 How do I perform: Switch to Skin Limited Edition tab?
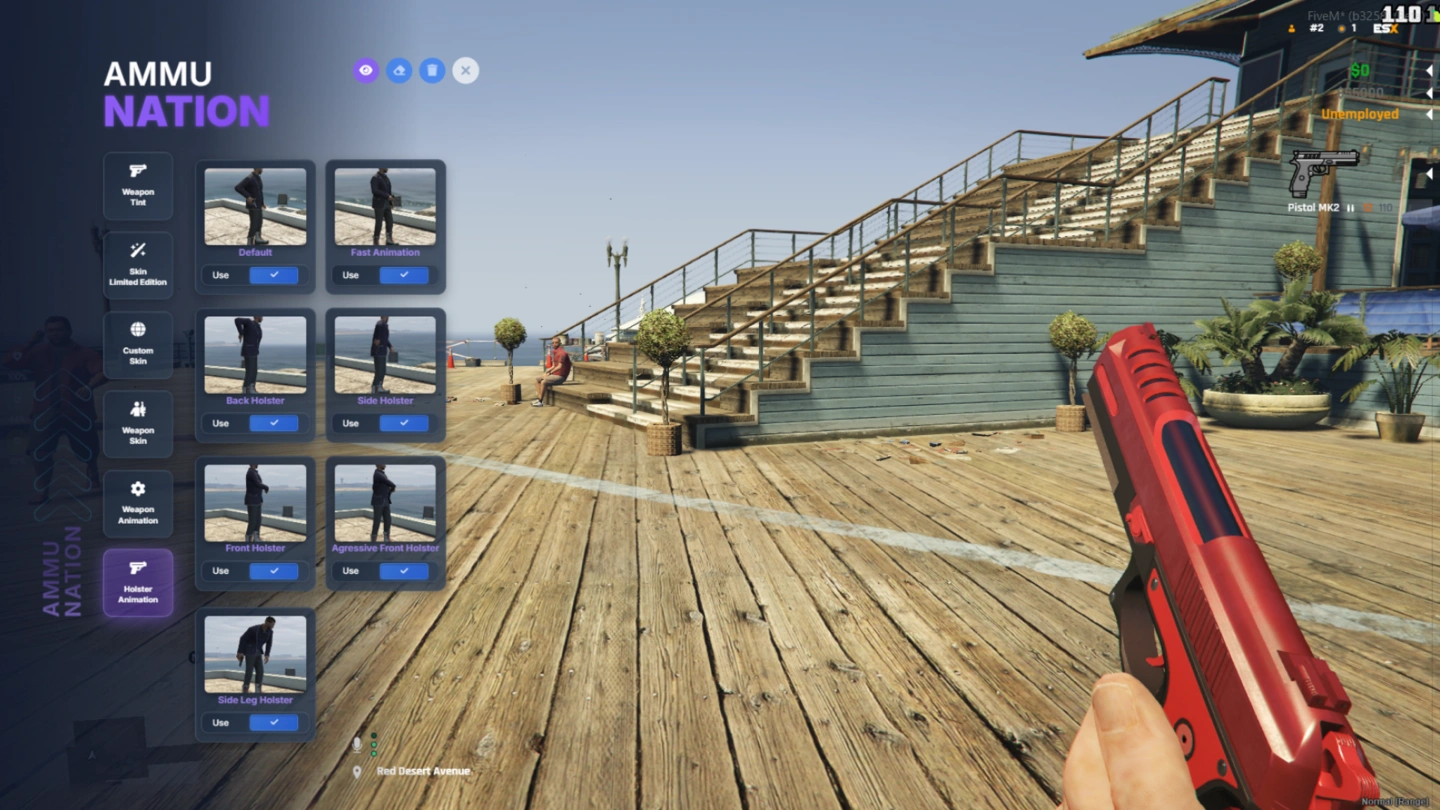138,265
